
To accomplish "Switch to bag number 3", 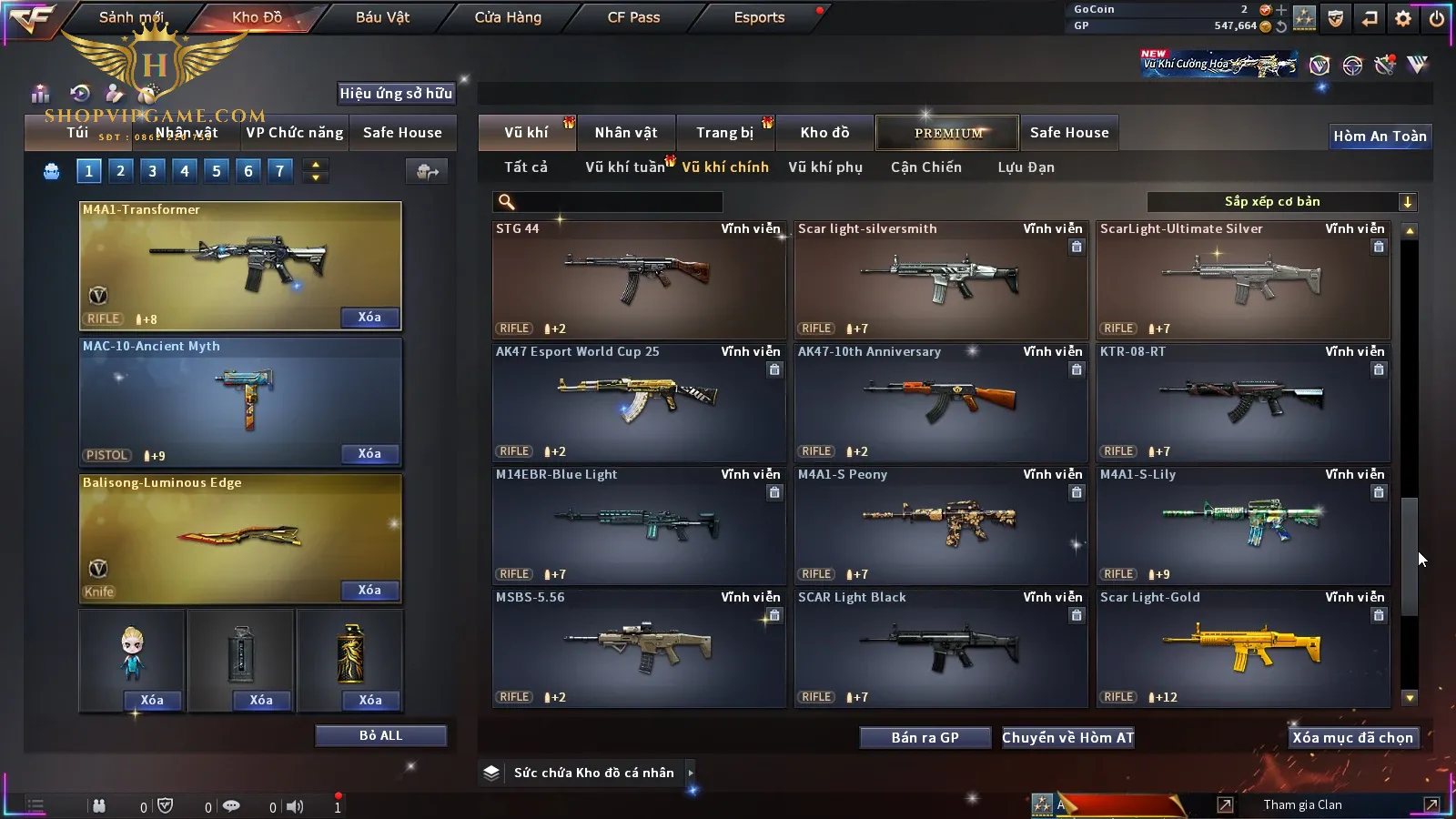I will (x=152, y=171).
